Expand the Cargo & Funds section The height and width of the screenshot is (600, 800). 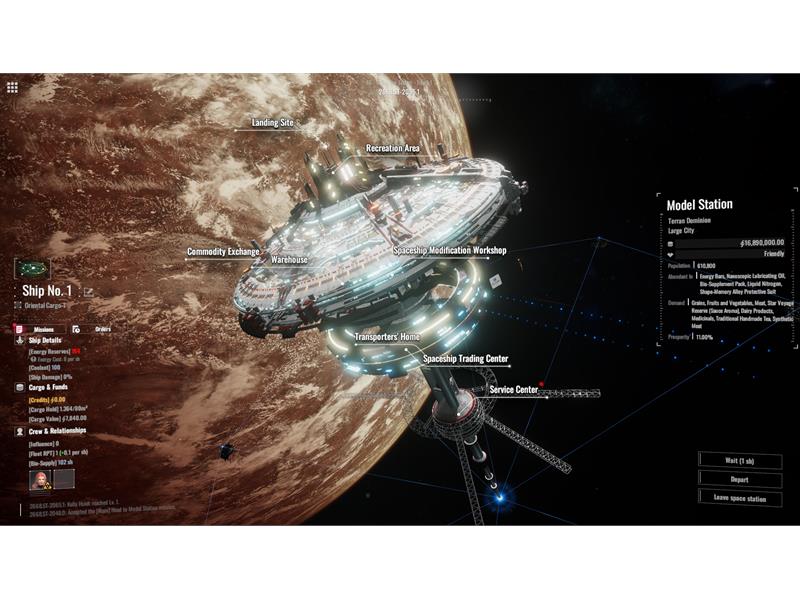47,386
